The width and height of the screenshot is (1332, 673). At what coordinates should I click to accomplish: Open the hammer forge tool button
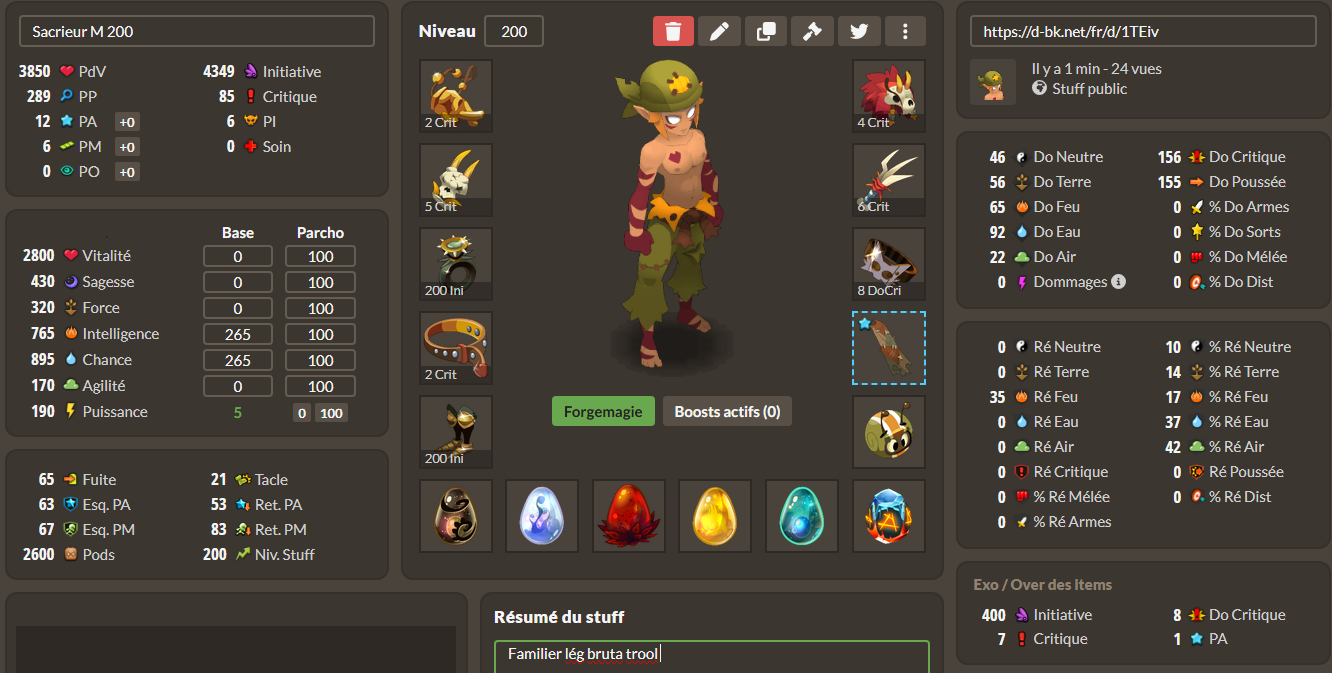(x=812, y=31)
